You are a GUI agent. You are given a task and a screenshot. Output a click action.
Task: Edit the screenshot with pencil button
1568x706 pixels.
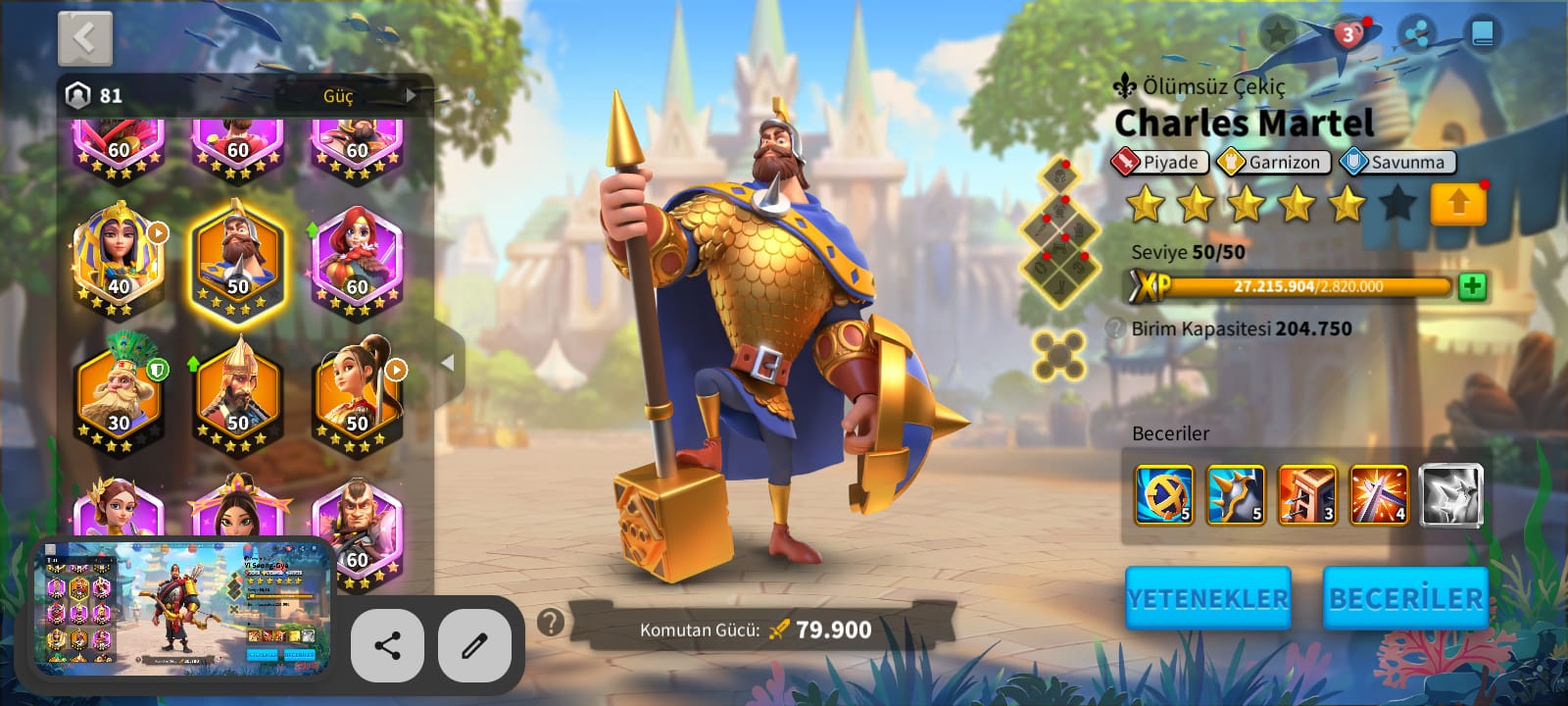click(474, 645)
